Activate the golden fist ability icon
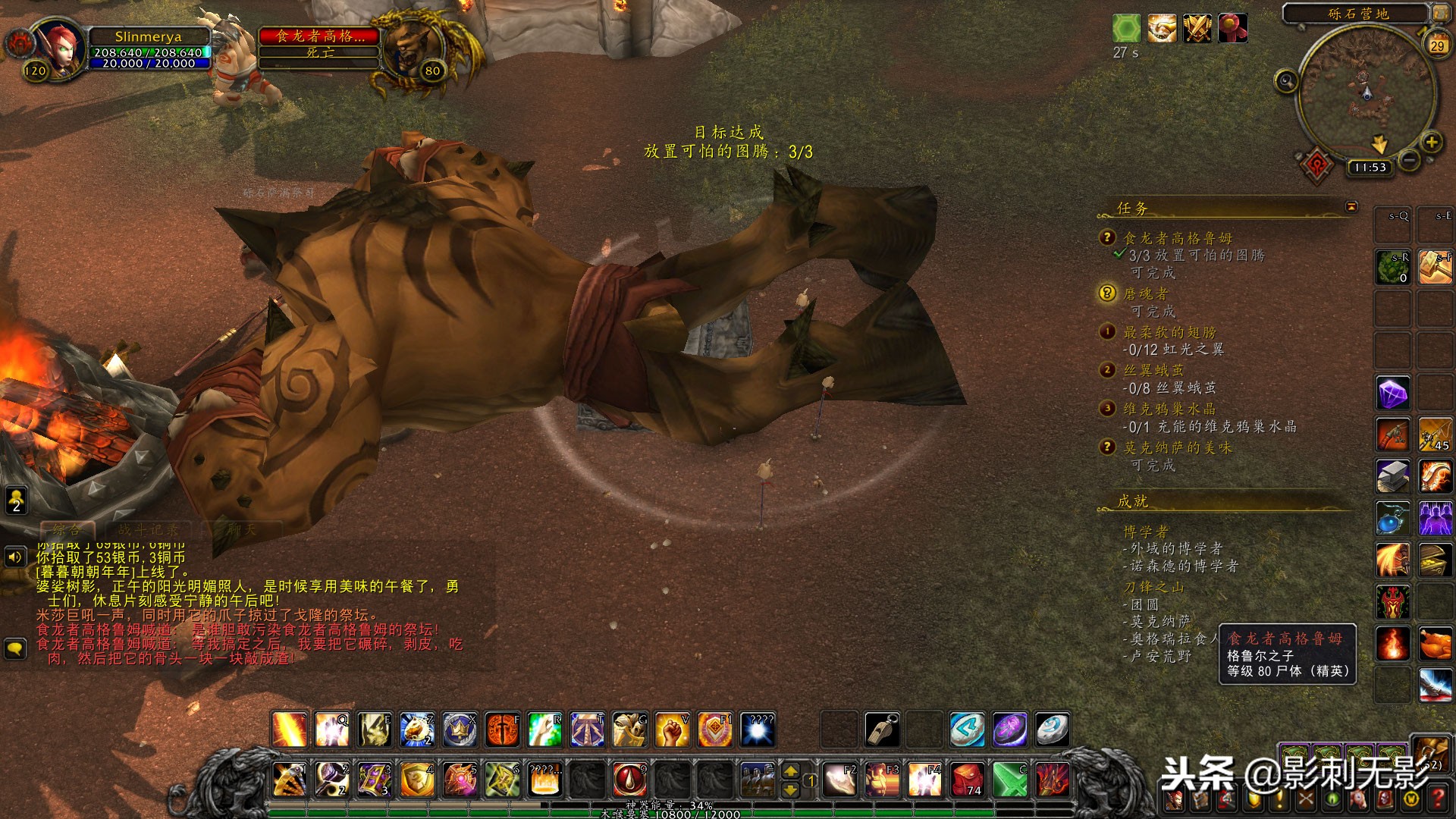 tap(672, 730)
